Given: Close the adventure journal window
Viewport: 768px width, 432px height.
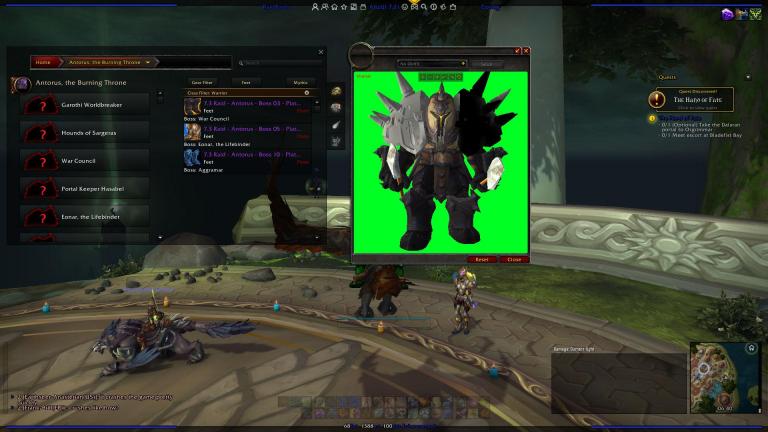Looking at the screenshot, I should click(x=321, y=51).
